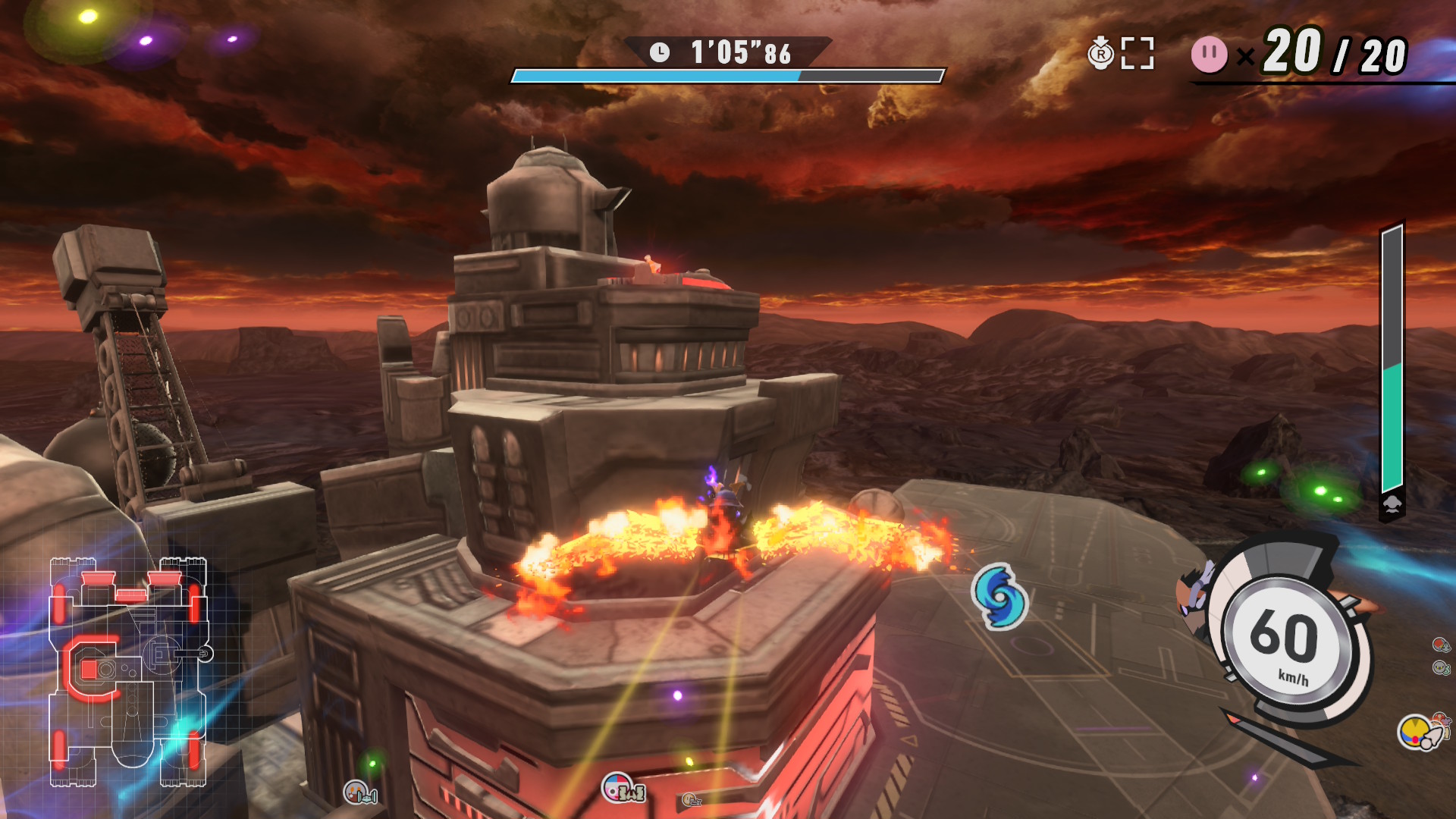Select the blue tornado ability icon
Image resolution: width=1456 pixels, height=819 pixels.
[x=1000, y=597]
